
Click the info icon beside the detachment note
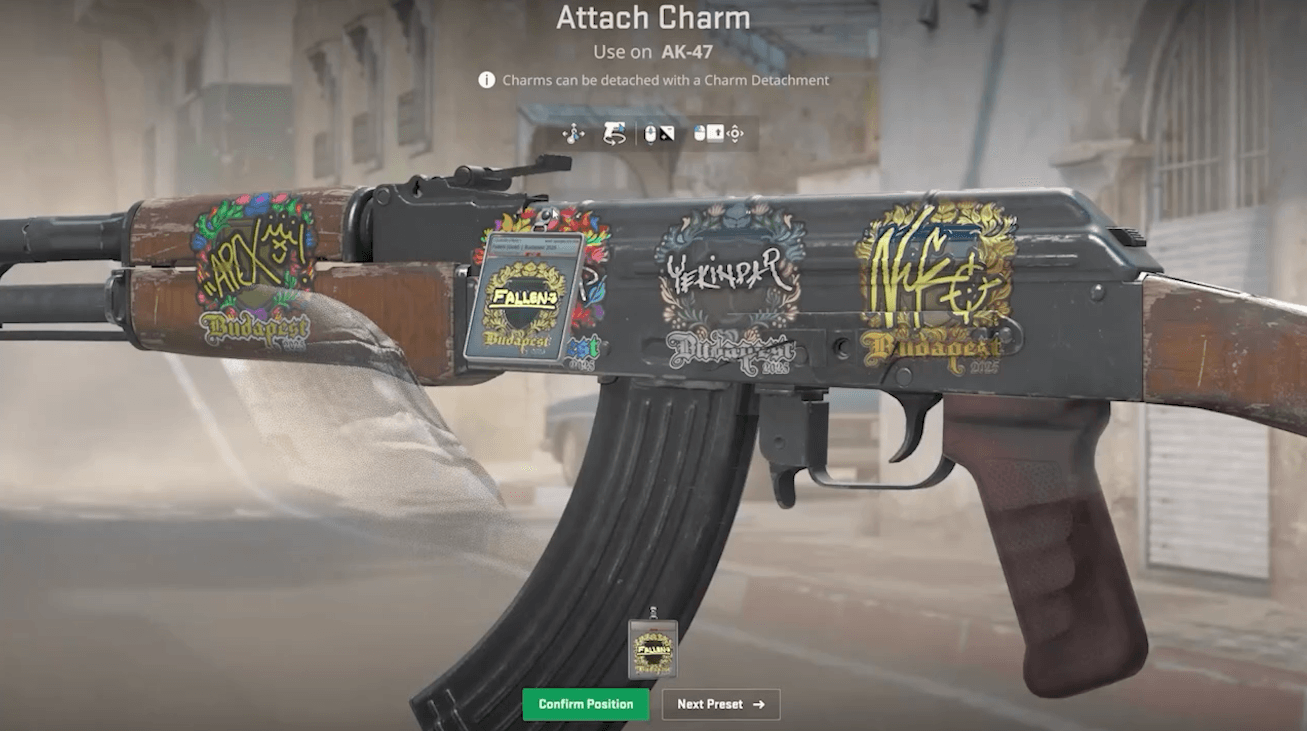tap(485, 80)
